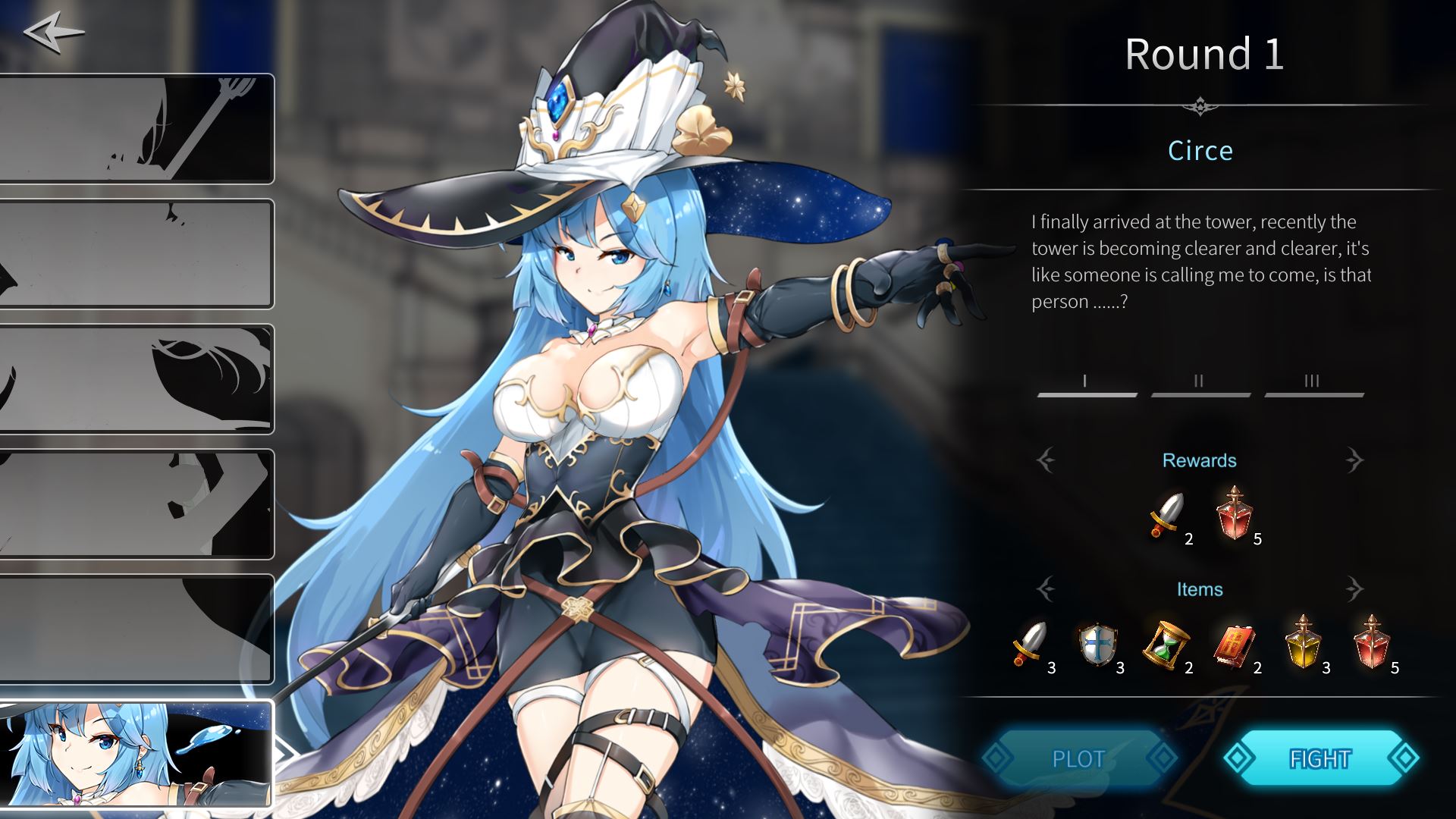Show previous Items page with left arrow

click(x=1046, y=588)
